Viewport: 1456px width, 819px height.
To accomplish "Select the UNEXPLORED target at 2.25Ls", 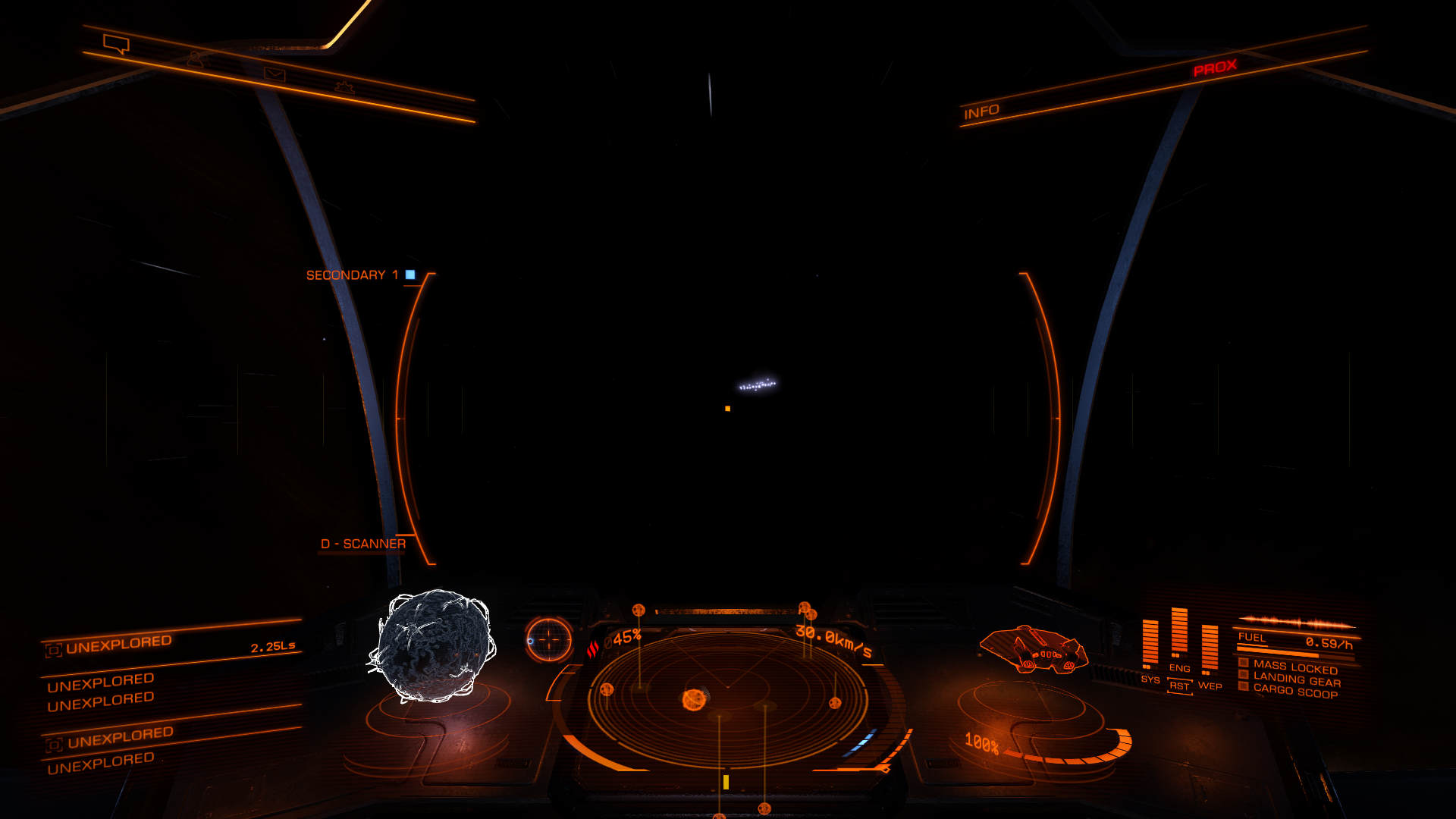I will (171, 645).
